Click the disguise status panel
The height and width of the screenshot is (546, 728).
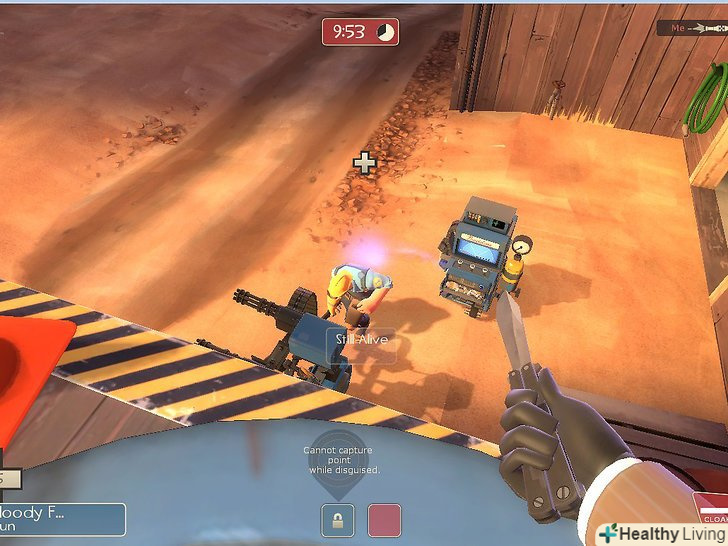click(x=62, y=519)
